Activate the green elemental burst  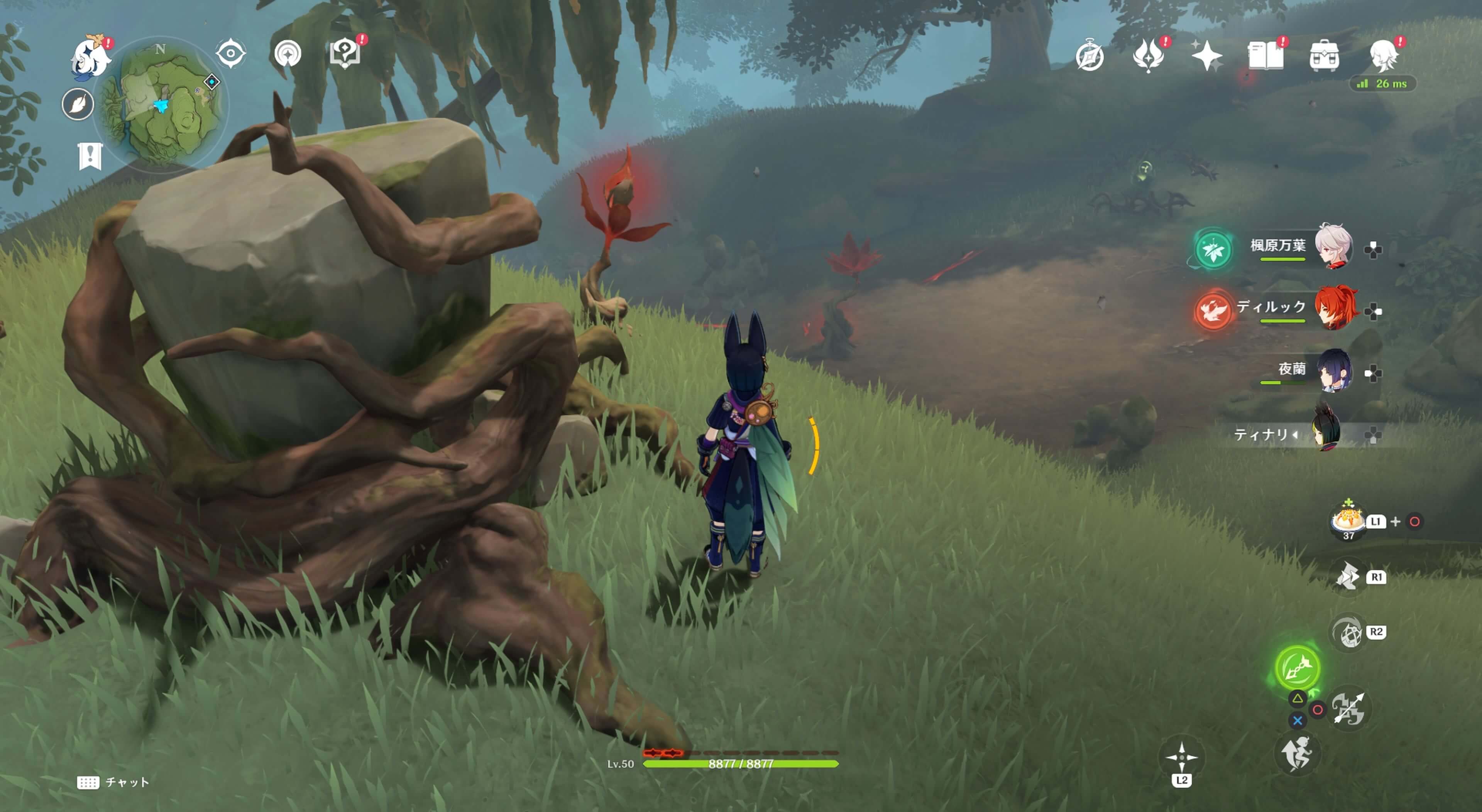coord(1297,668)
